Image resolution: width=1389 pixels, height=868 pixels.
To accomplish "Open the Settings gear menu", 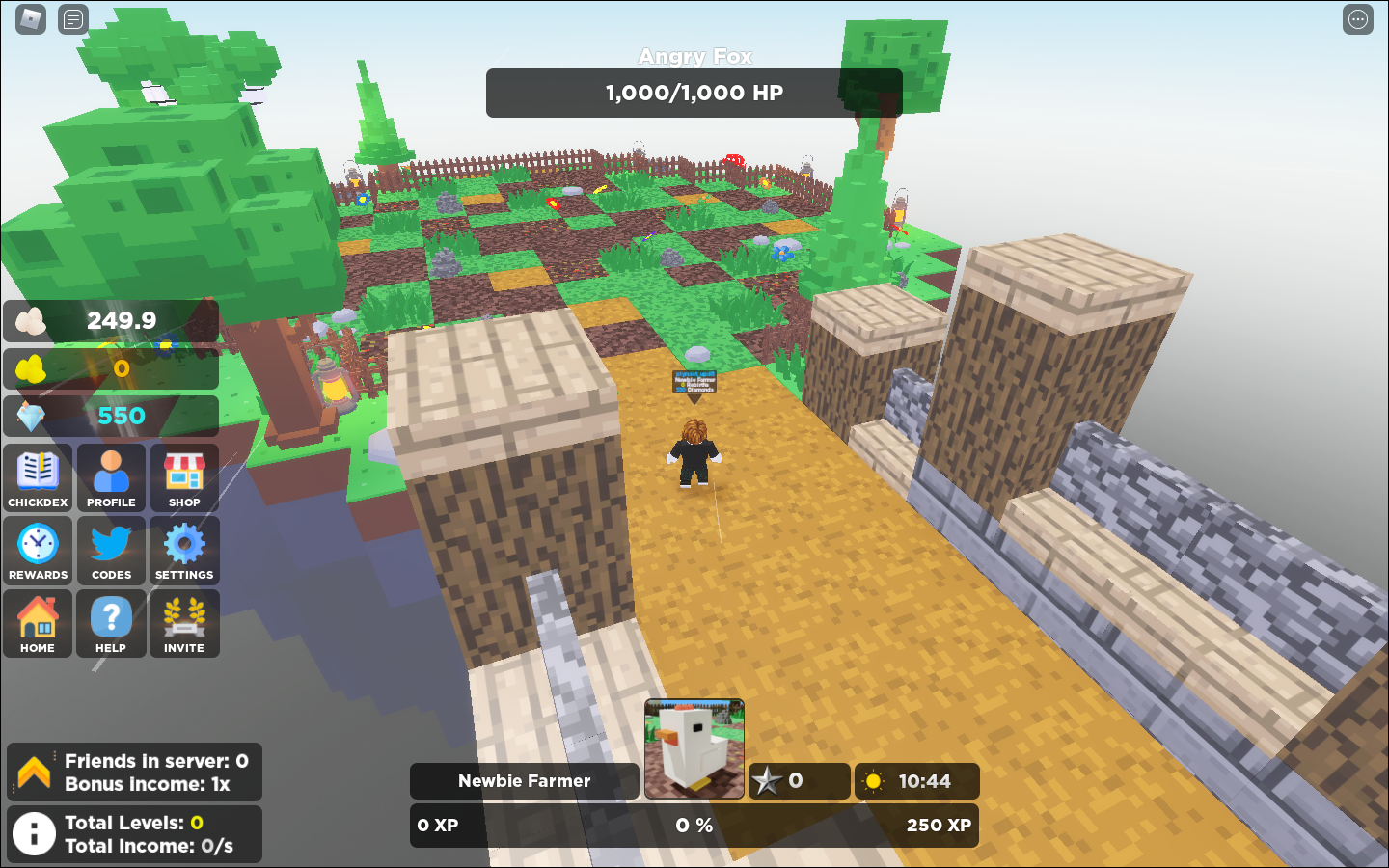I will (184, 551).
